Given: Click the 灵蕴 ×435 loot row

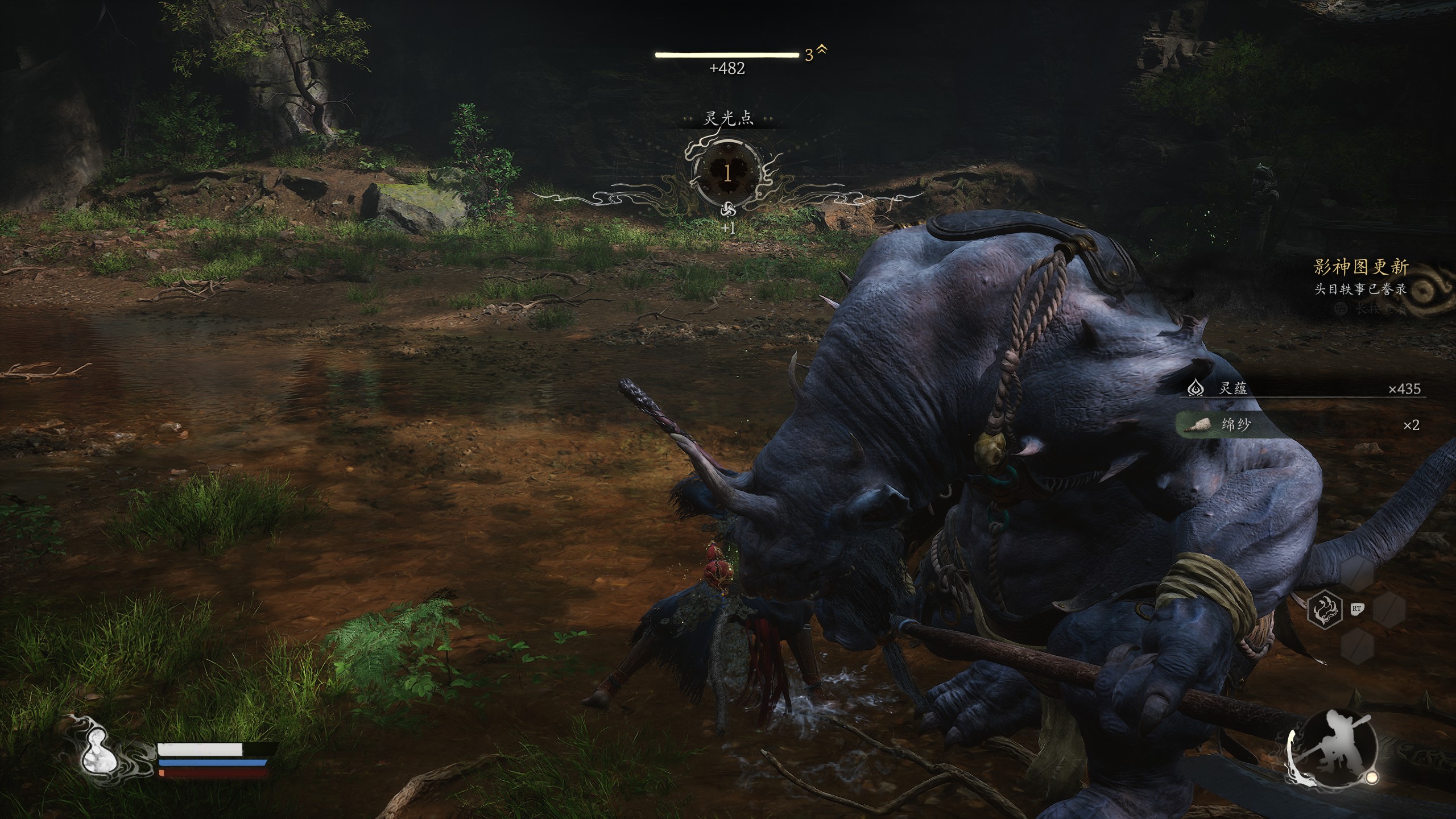Looking at the screenshot, I should tap(1302, 388).
